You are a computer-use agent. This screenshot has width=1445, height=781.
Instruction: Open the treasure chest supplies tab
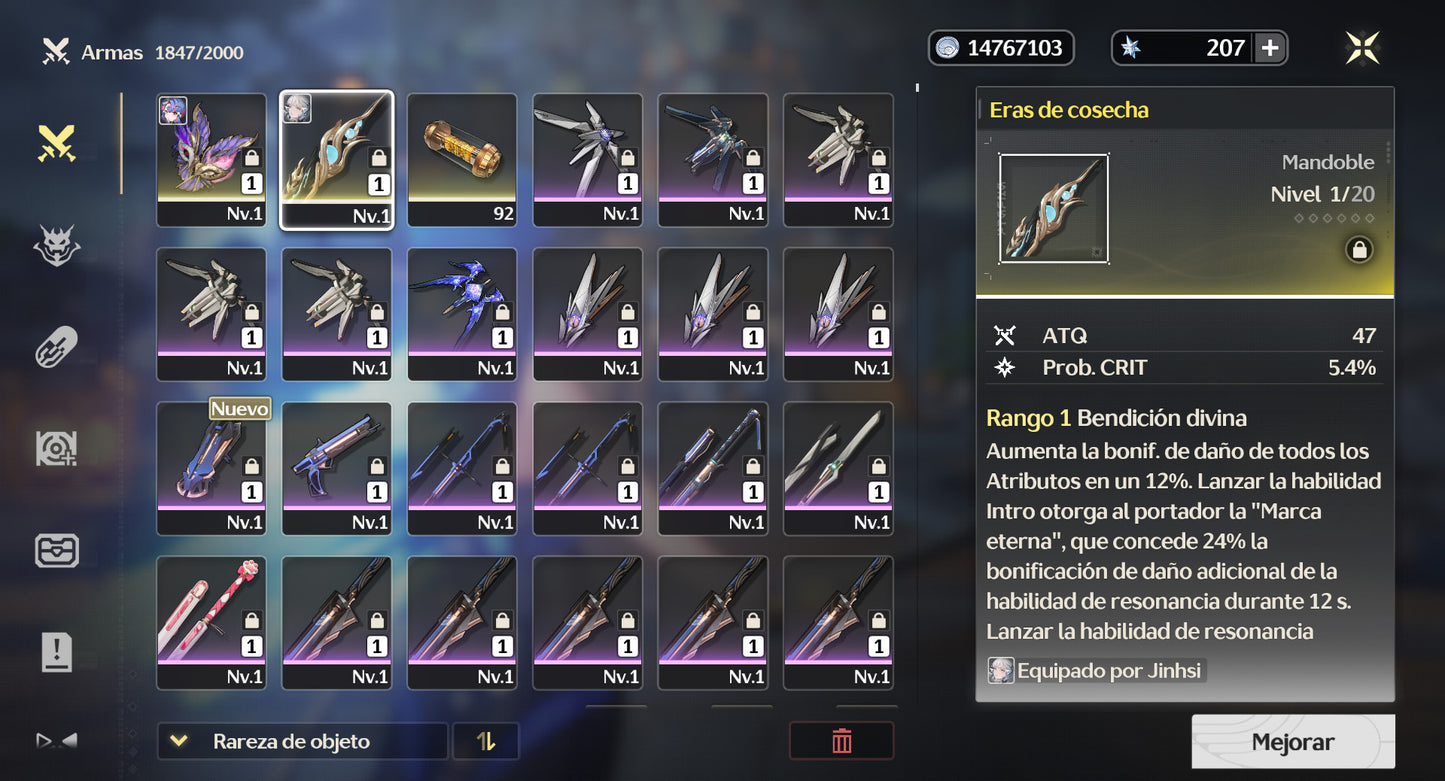[57, 551]
